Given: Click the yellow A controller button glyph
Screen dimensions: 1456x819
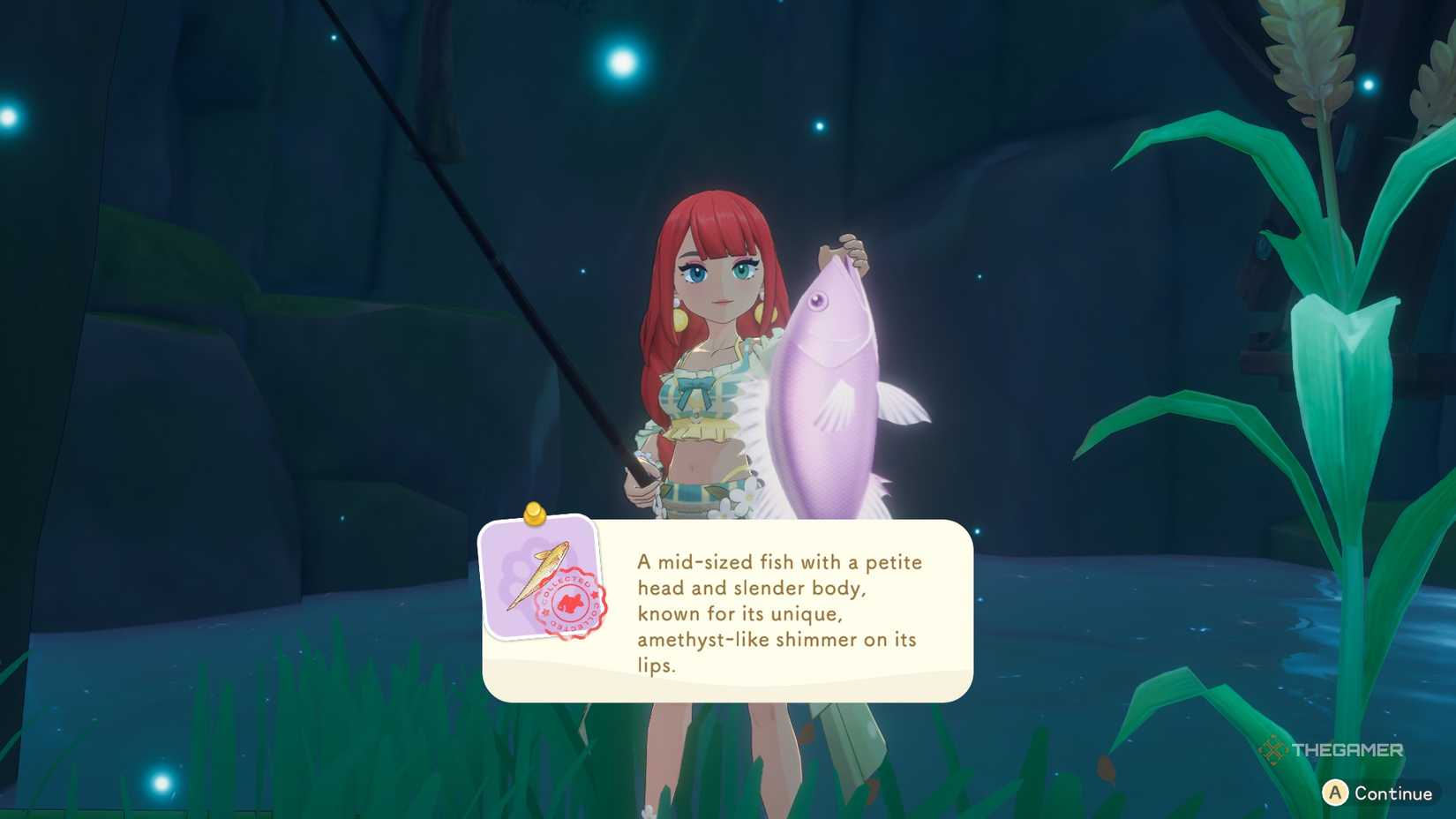Looking at the screenshot, I should point(1334,792).
